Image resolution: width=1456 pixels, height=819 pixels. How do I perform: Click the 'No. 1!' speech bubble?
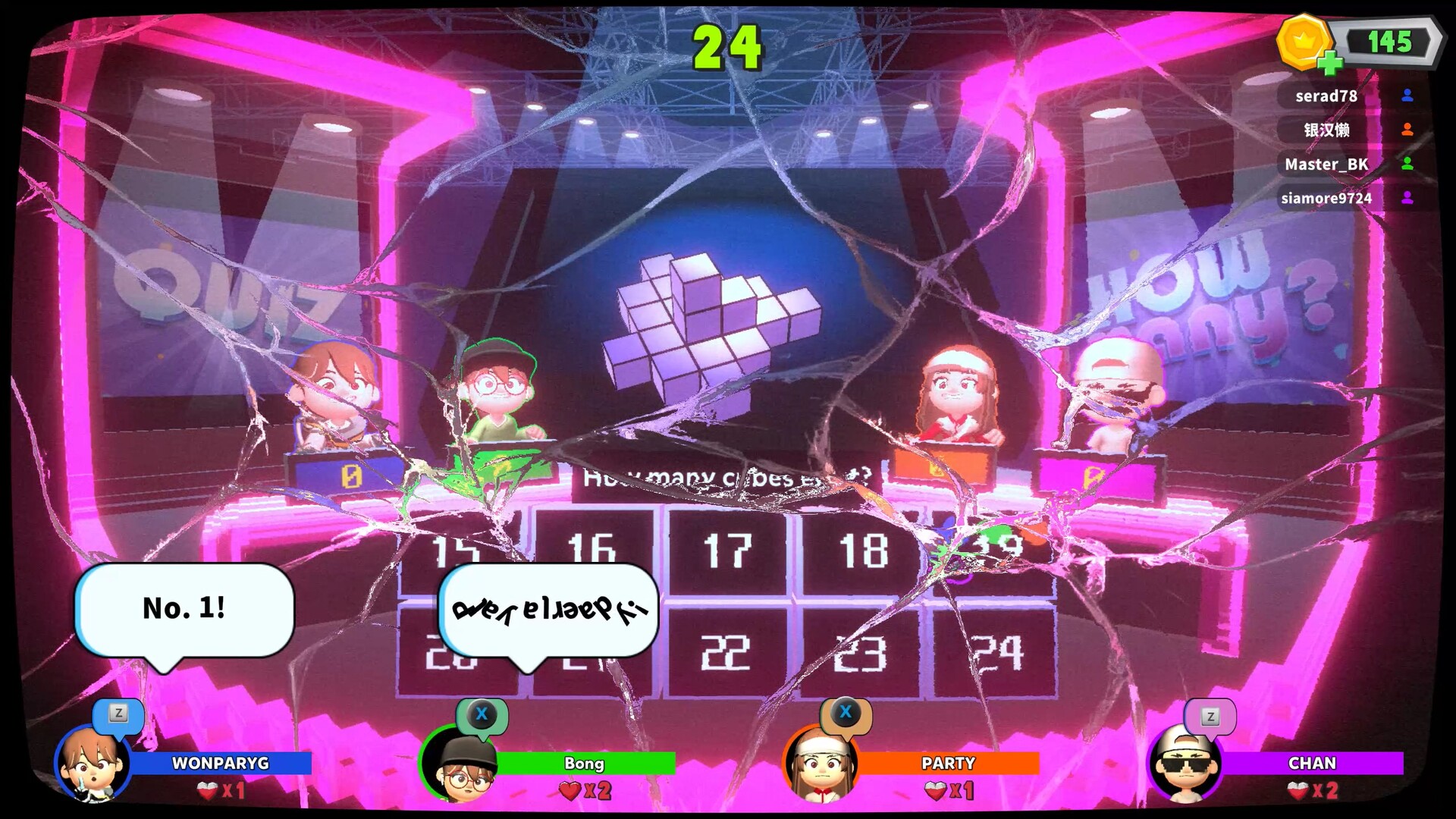tap(186, 609)
